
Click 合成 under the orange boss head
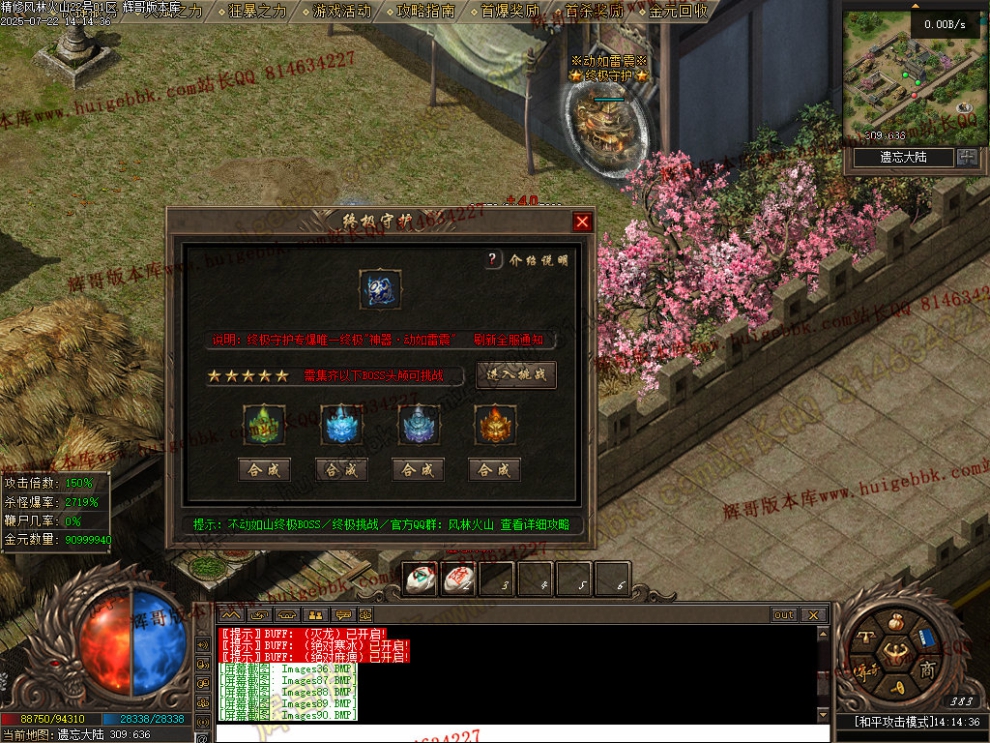pyautogui.click(x=494, y=469)
